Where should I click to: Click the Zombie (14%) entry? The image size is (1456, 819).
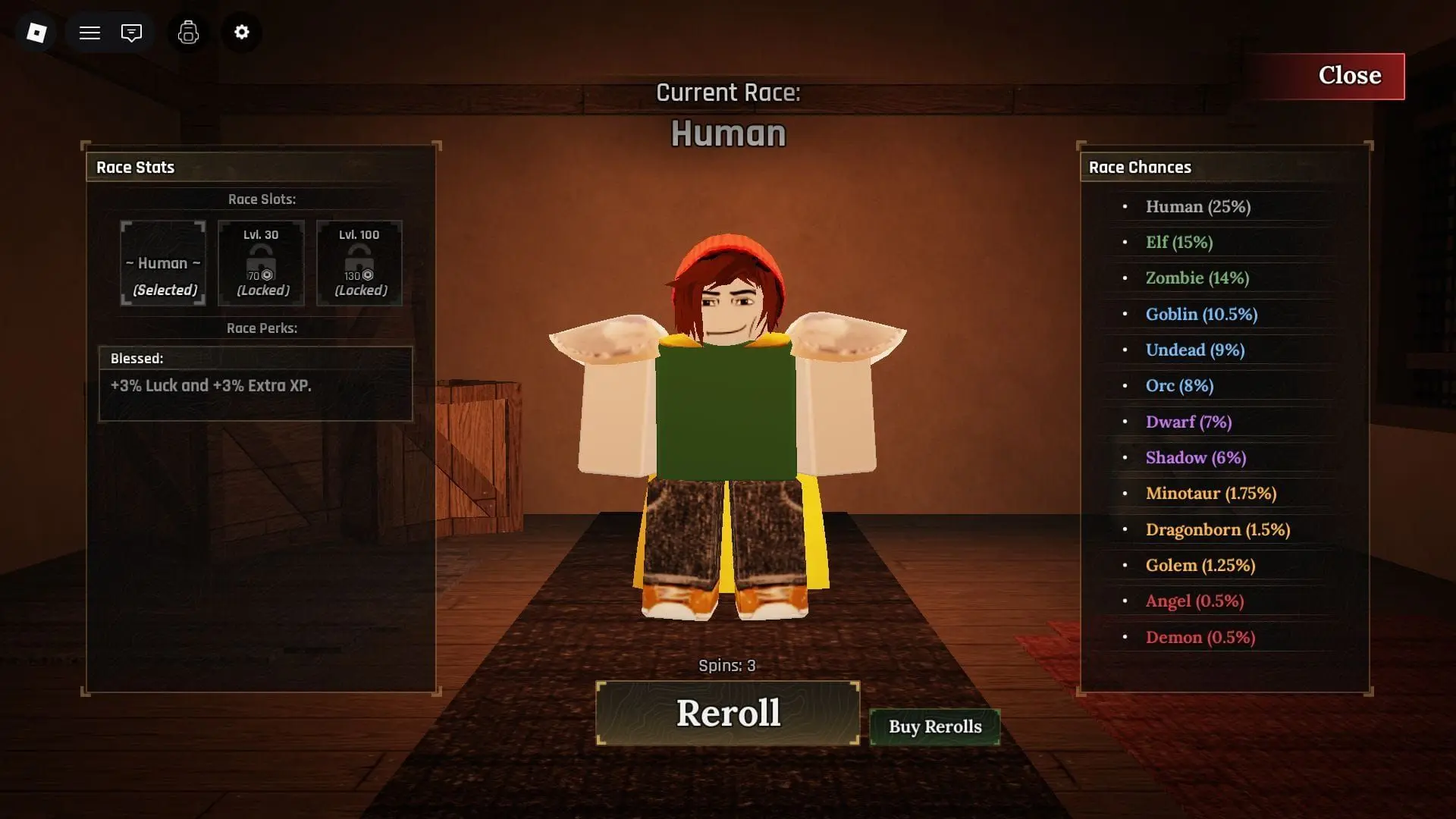(1197, 278)
